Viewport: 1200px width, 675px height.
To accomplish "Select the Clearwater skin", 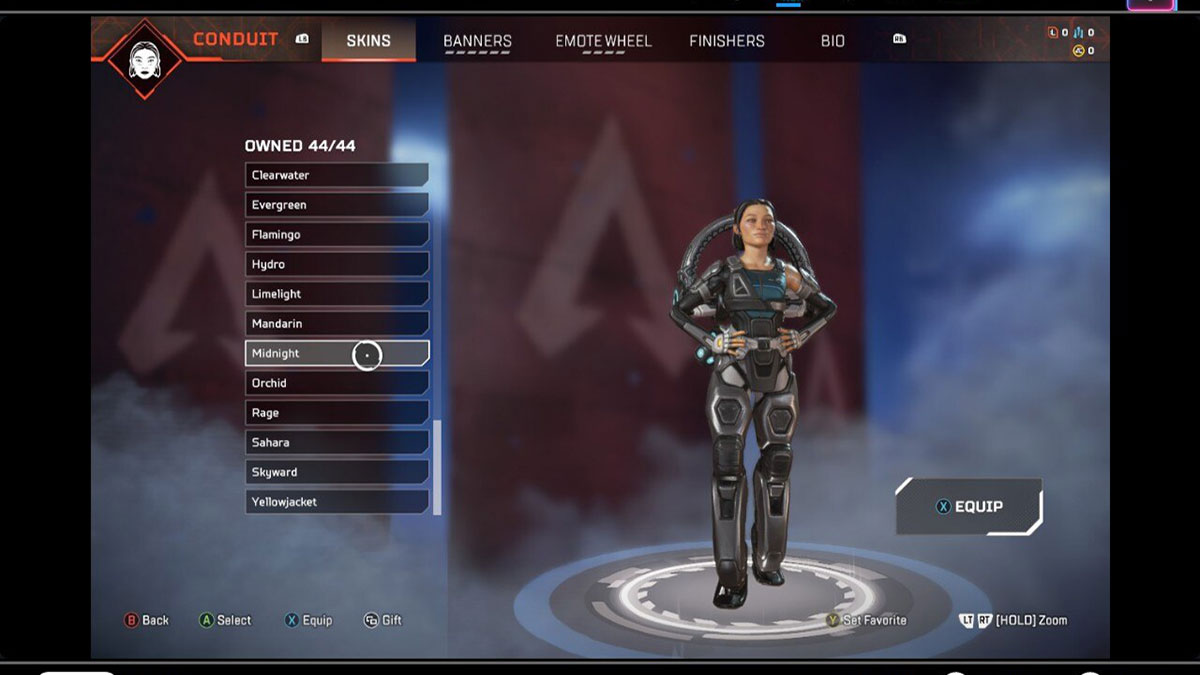I will pyautogui.click(x=336, y=175).
